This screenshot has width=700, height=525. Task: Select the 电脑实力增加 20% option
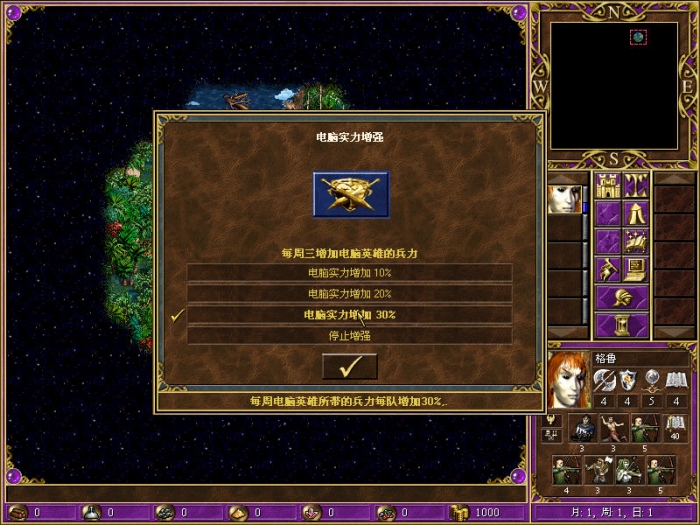pos(349,294)
